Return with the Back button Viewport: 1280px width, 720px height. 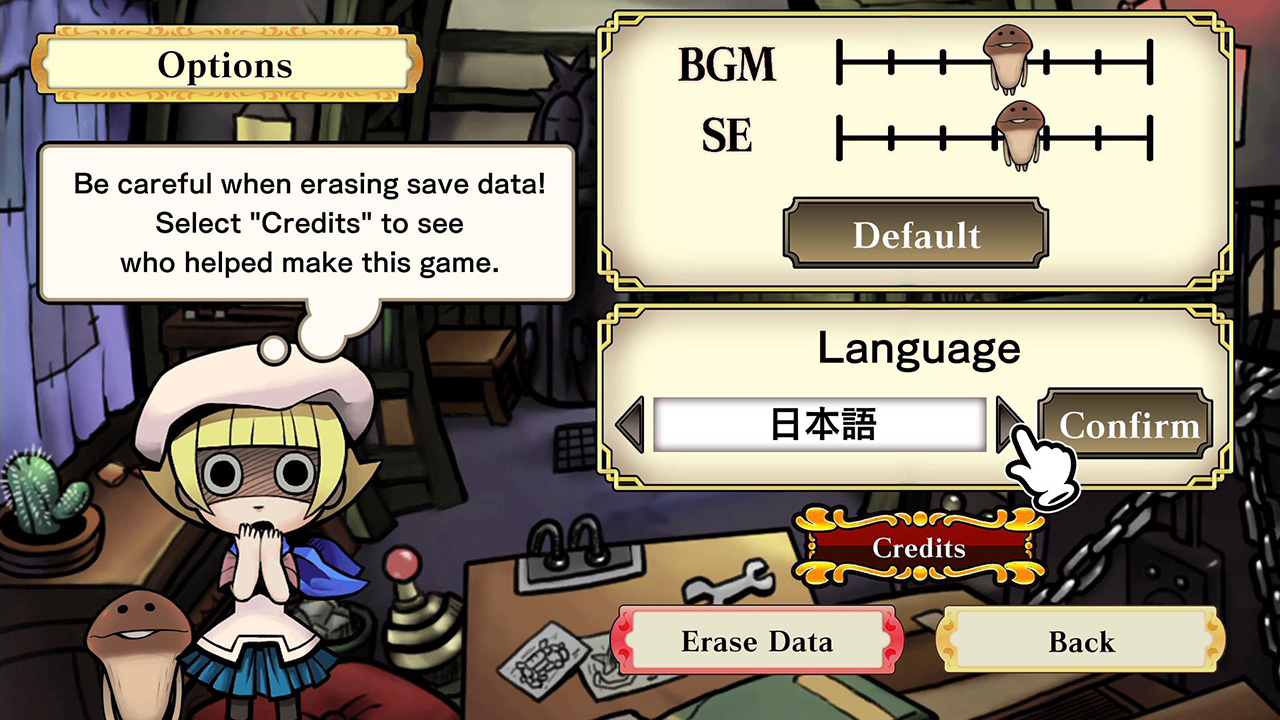coord(1082,641)
